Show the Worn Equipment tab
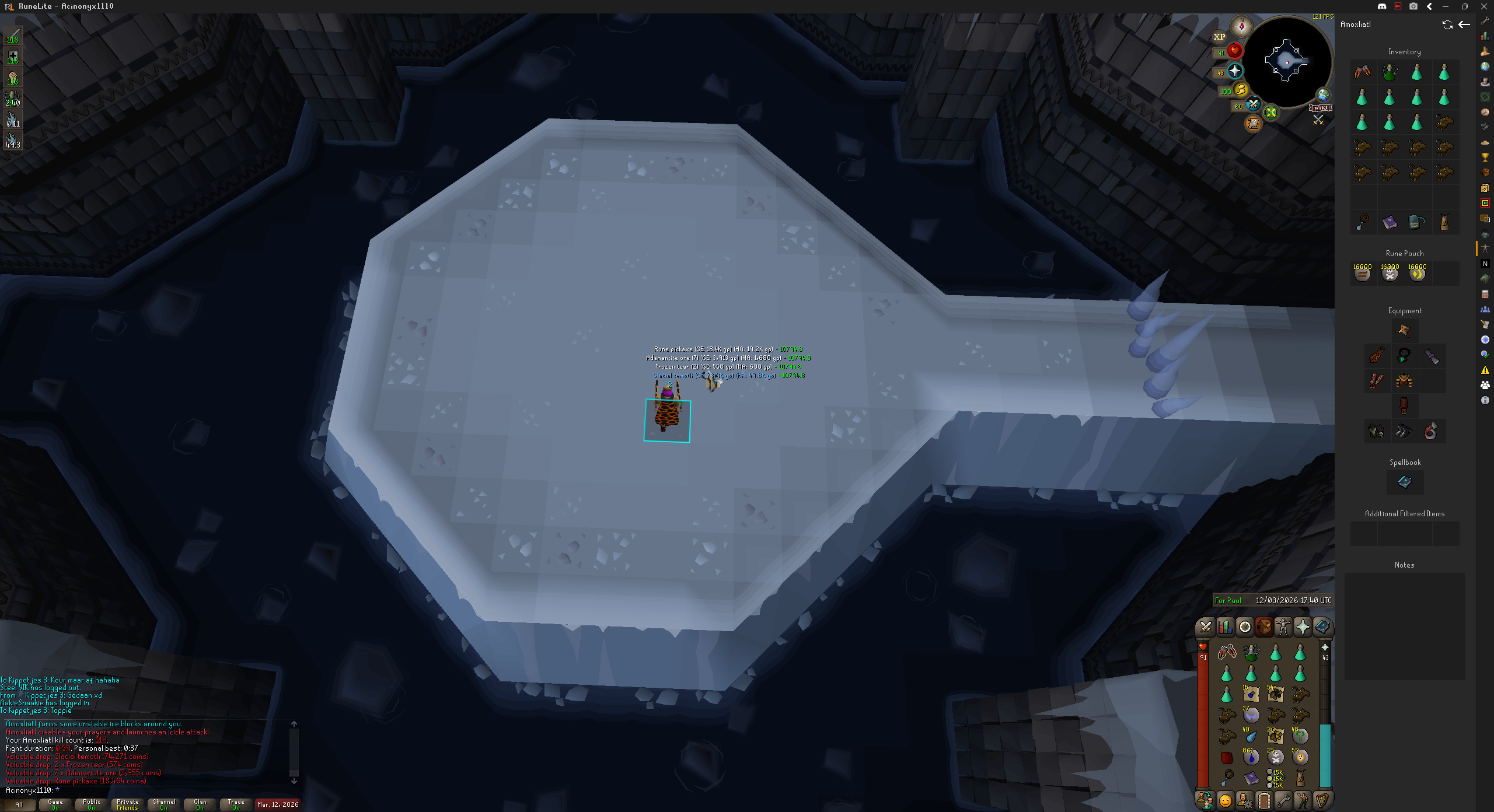The image size is (1494, 812). click(1283, 627)
